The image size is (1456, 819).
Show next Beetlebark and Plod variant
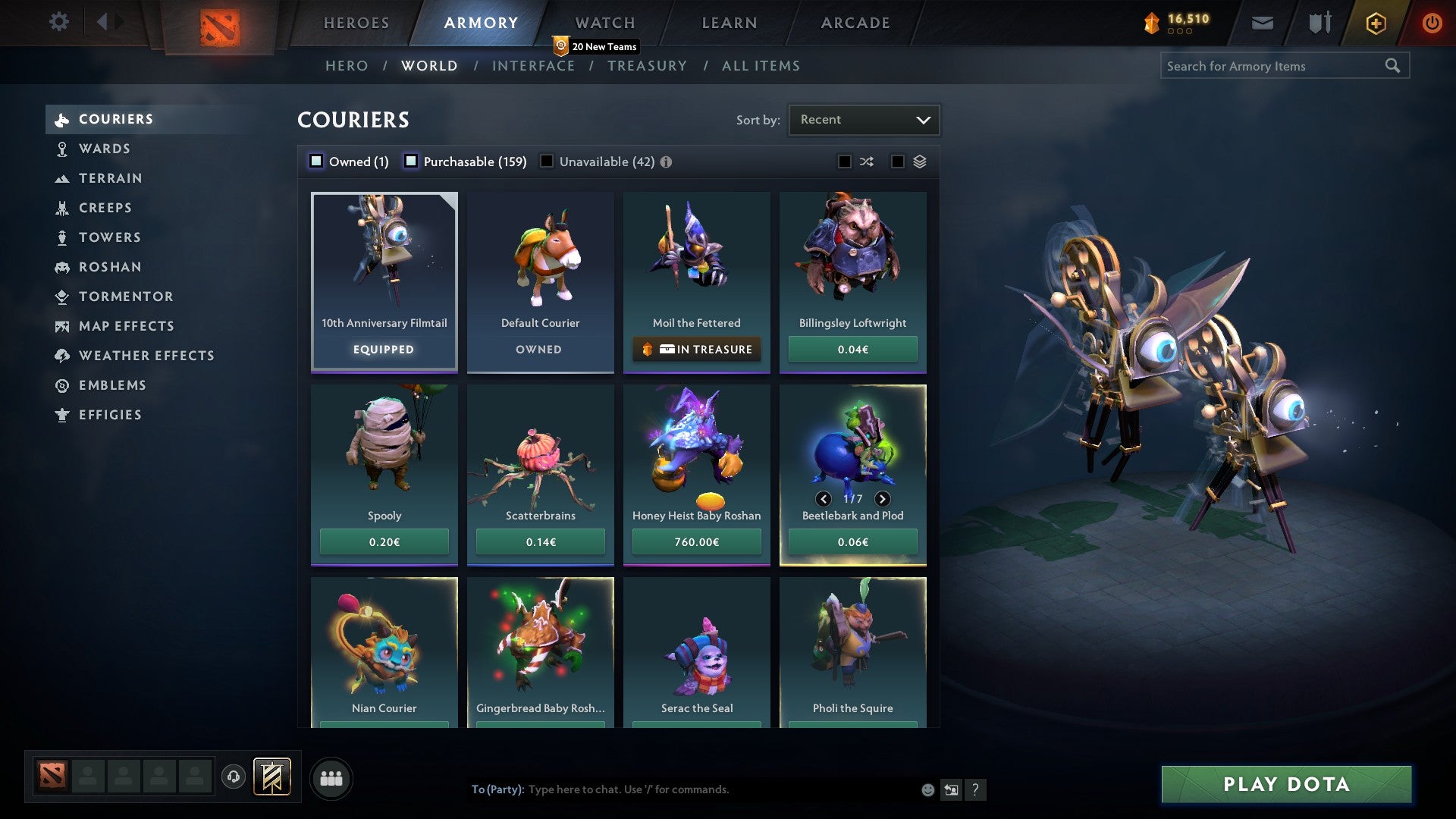[882, 499]
